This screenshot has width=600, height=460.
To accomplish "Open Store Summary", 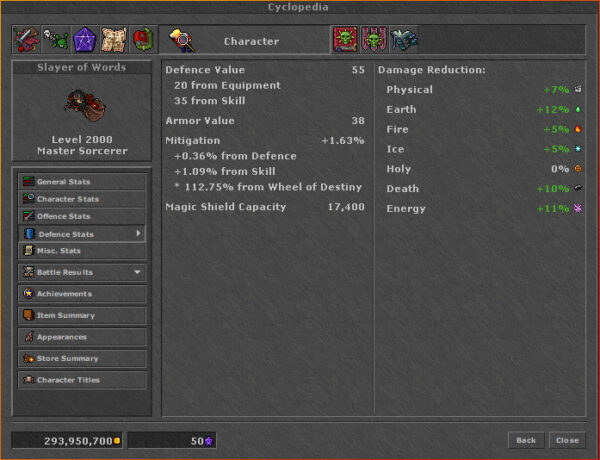I will click(x=82, y=358).
